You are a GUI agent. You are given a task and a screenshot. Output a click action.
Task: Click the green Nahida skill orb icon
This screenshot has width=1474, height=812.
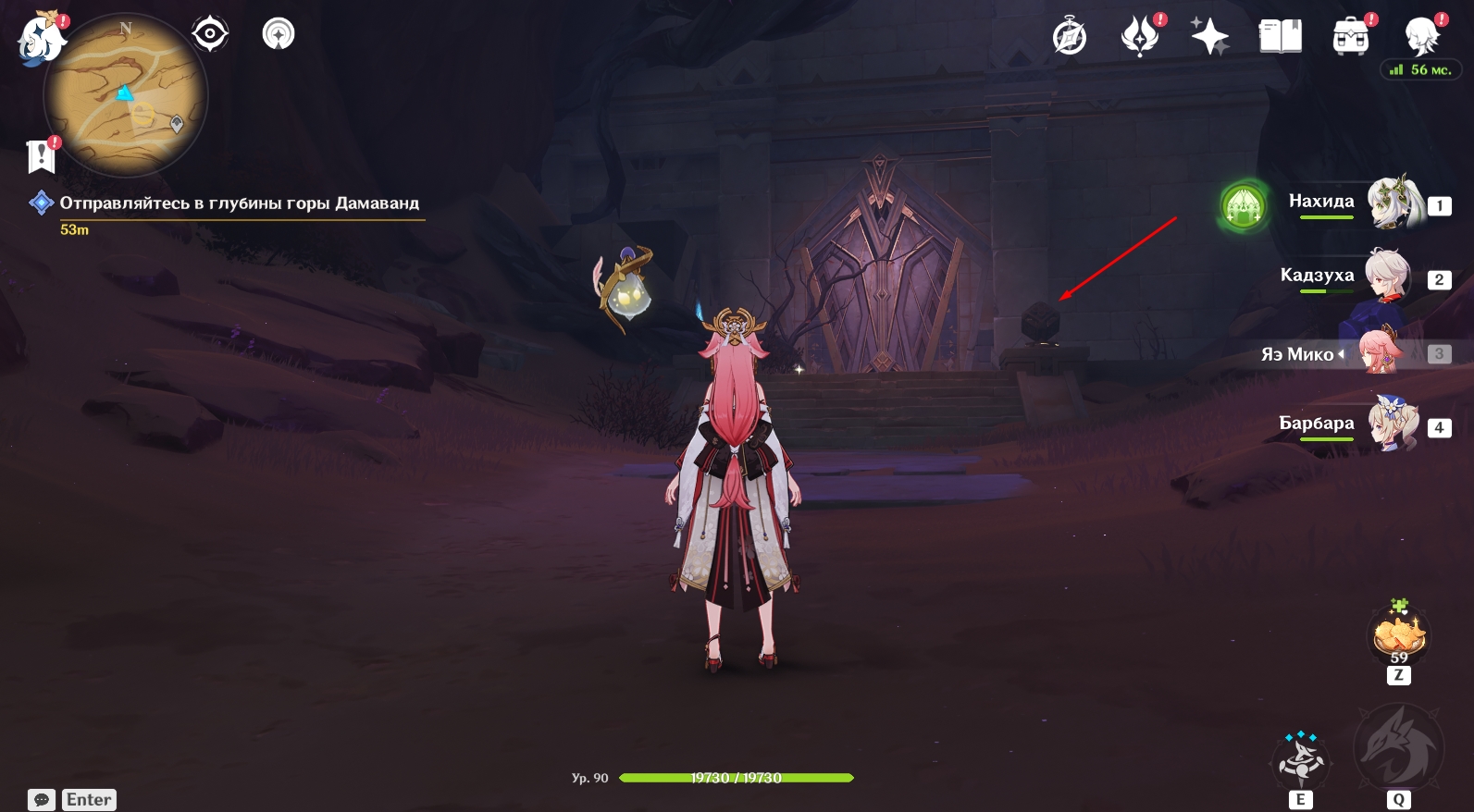[x=1243, y=206]
